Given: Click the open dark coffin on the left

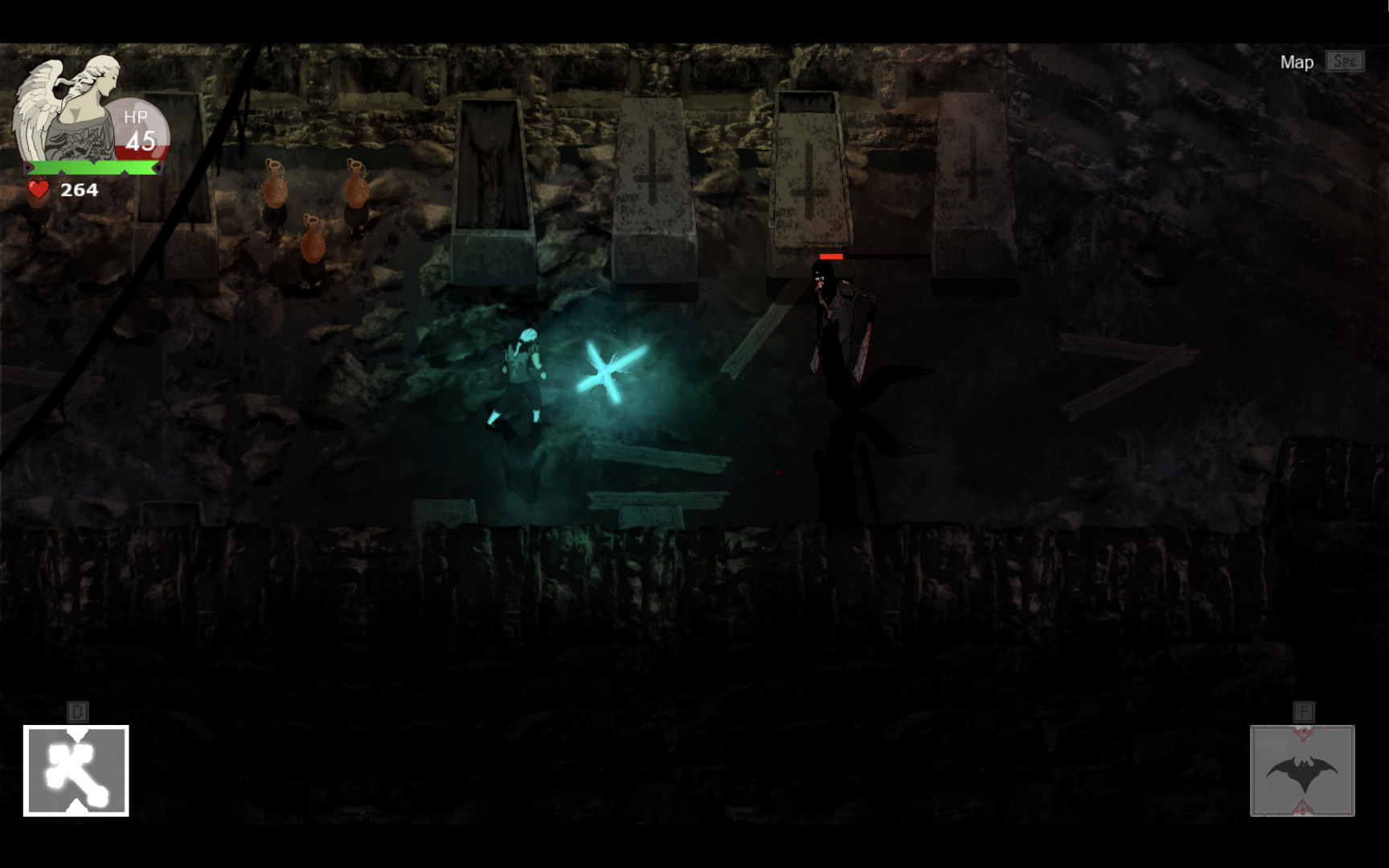Looking at the screenshot, I should [x=490, y=169].
